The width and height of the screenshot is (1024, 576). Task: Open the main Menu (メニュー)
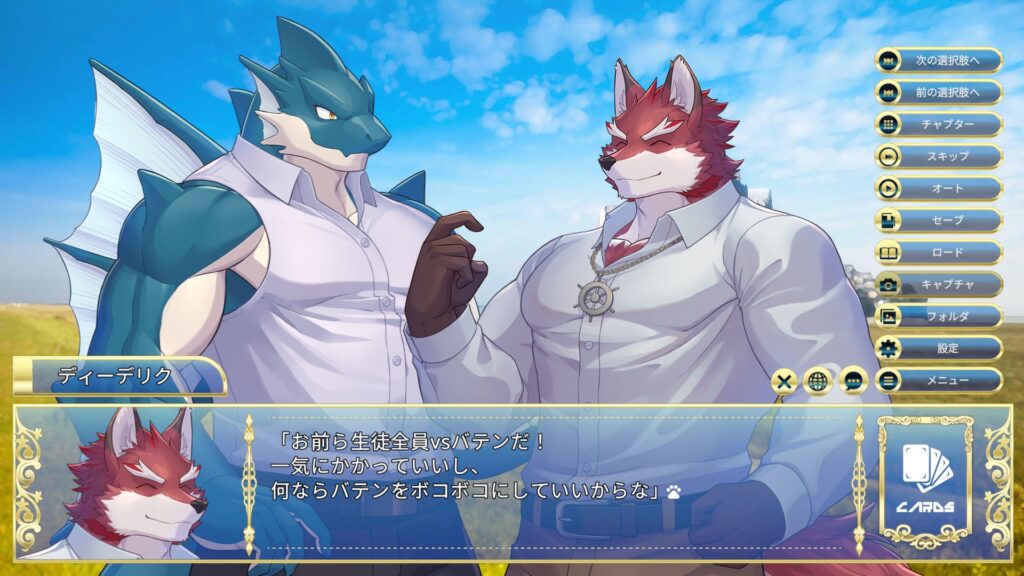click(x=938, y=380)
